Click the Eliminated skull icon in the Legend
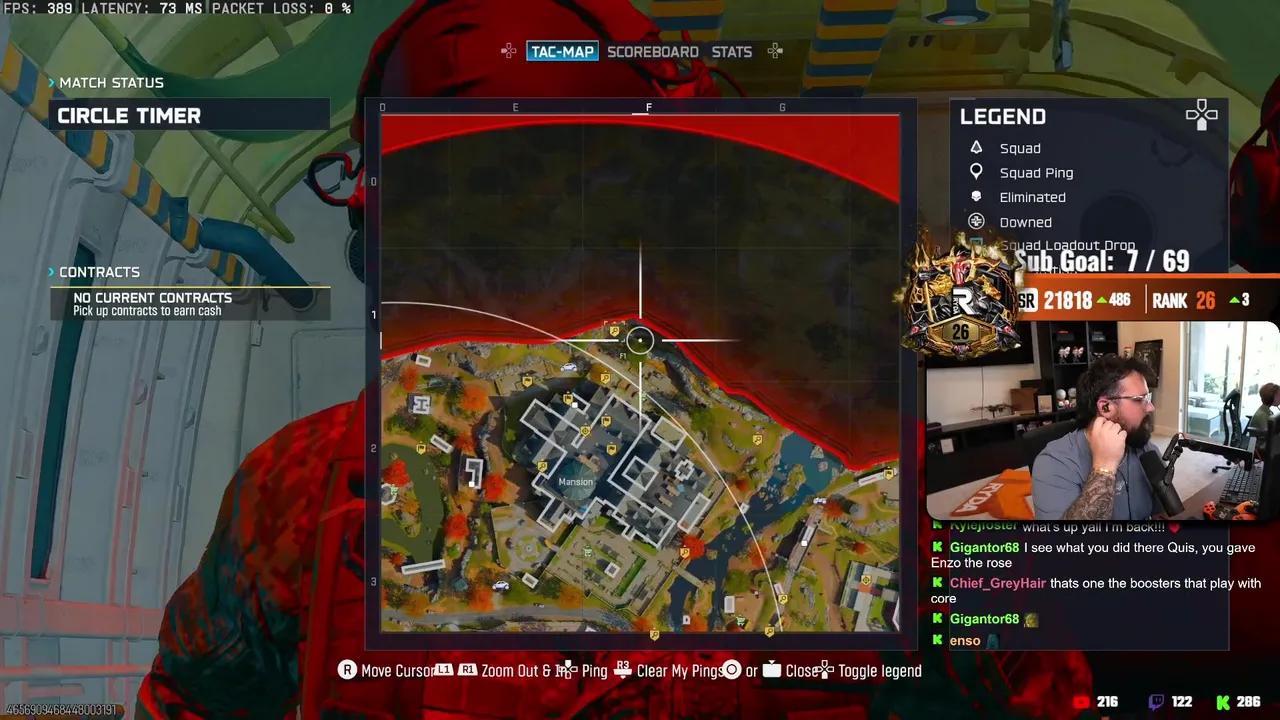The width and height of the screenshot is (1280, 720). (x=976, y=196)
